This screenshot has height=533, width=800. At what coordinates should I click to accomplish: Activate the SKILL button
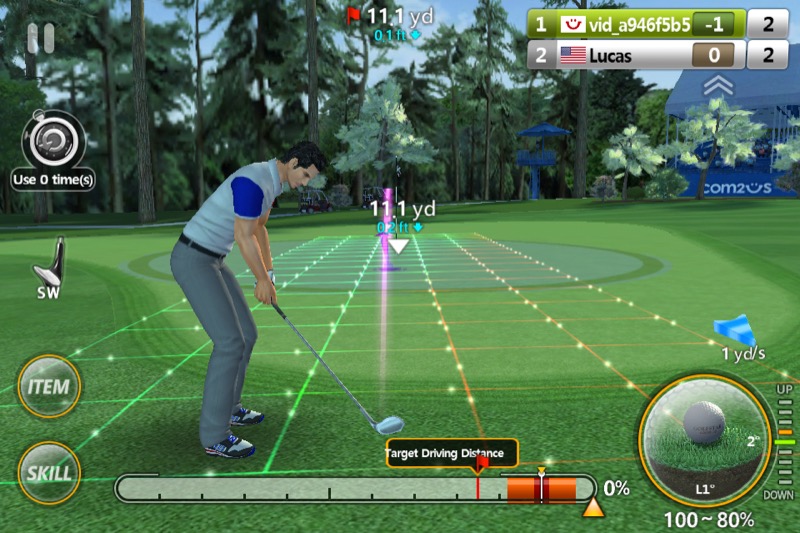49,472
